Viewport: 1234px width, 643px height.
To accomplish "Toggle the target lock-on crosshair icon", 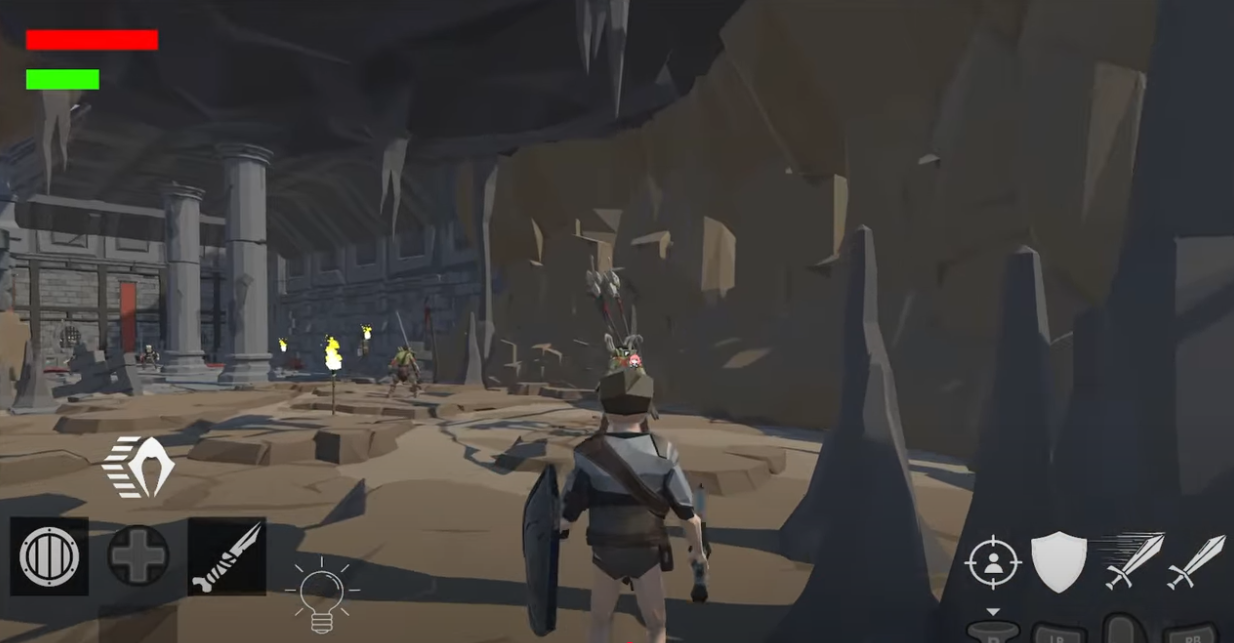I will tap(992, 563).
